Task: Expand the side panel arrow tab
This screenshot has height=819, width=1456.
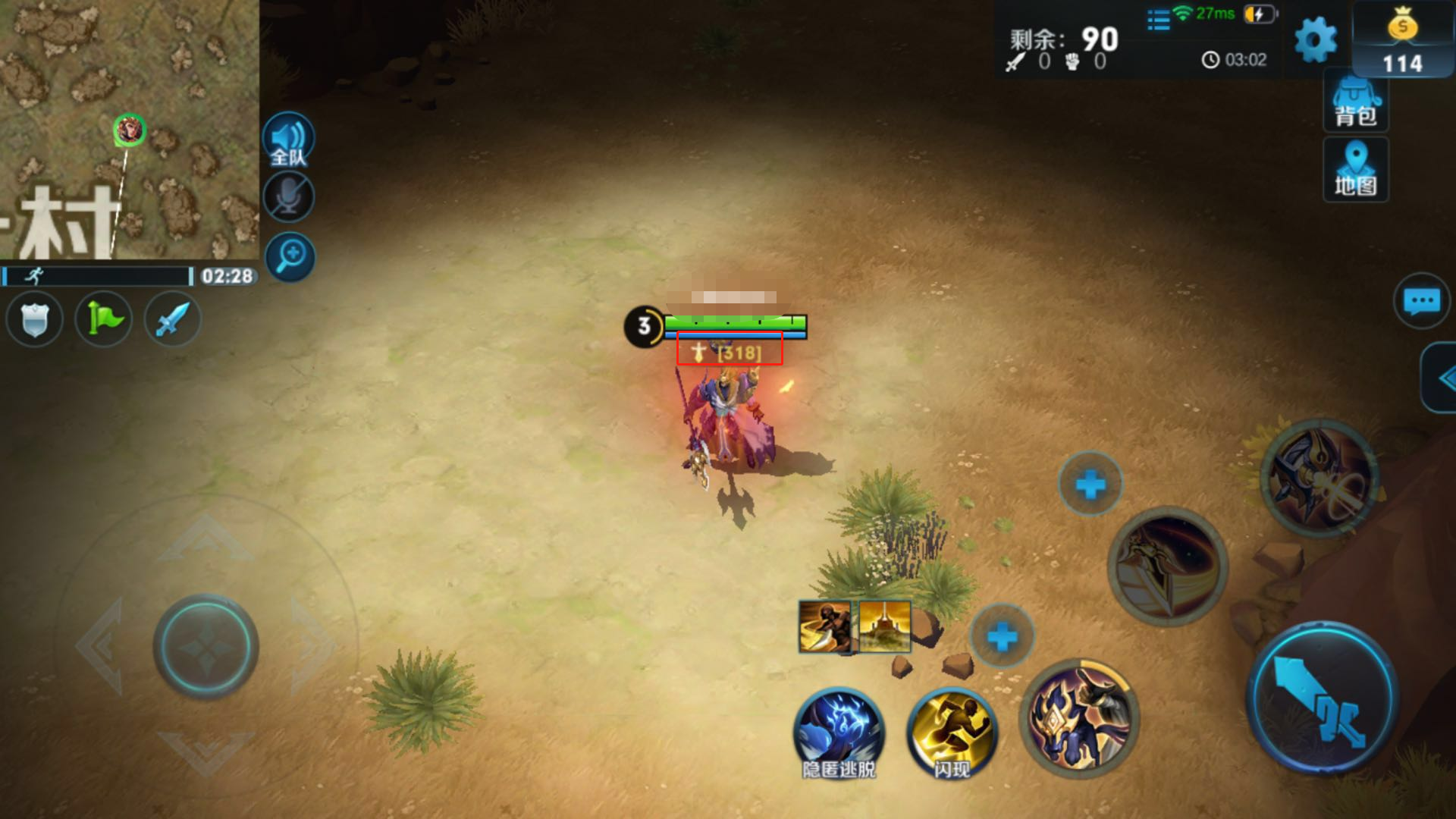Action: coord(1441,378)
